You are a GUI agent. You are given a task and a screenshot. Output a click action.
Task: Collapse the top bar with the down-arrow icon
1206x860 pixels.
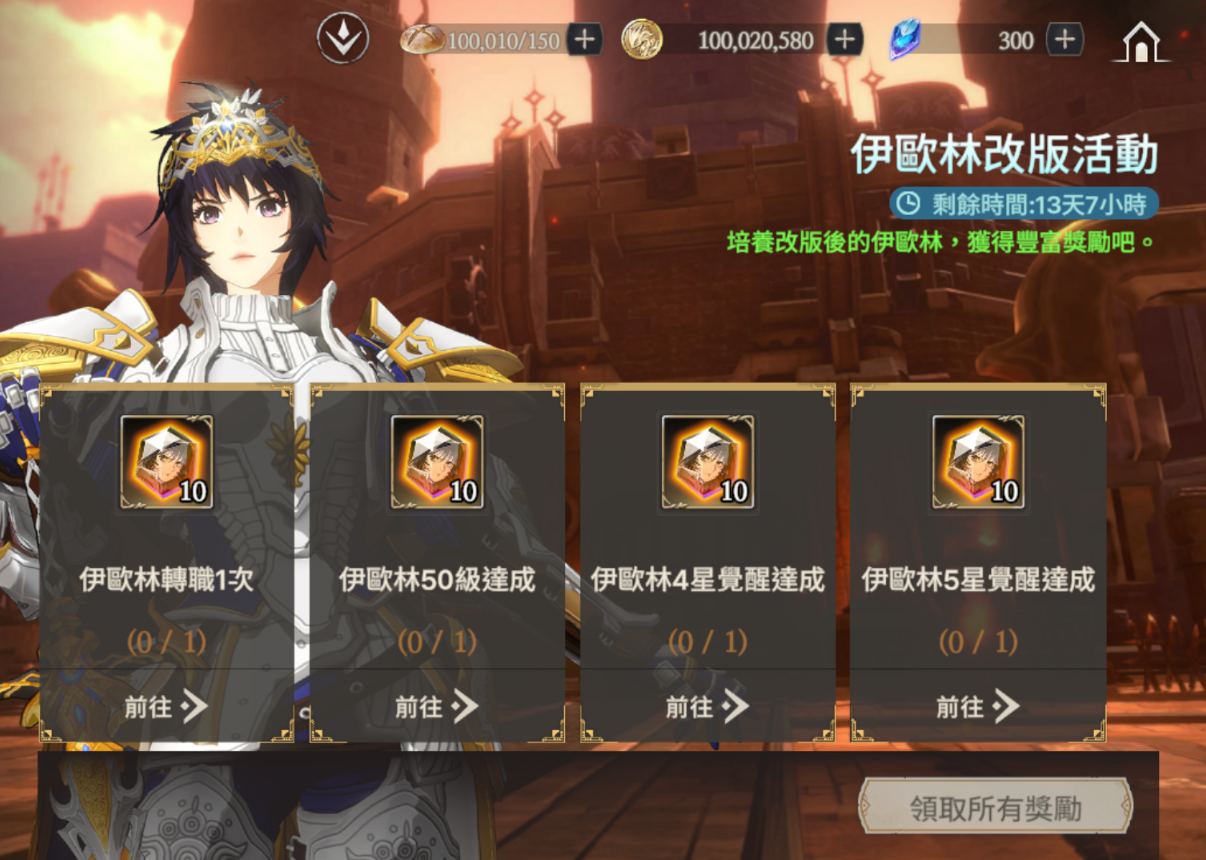[343, 40]
